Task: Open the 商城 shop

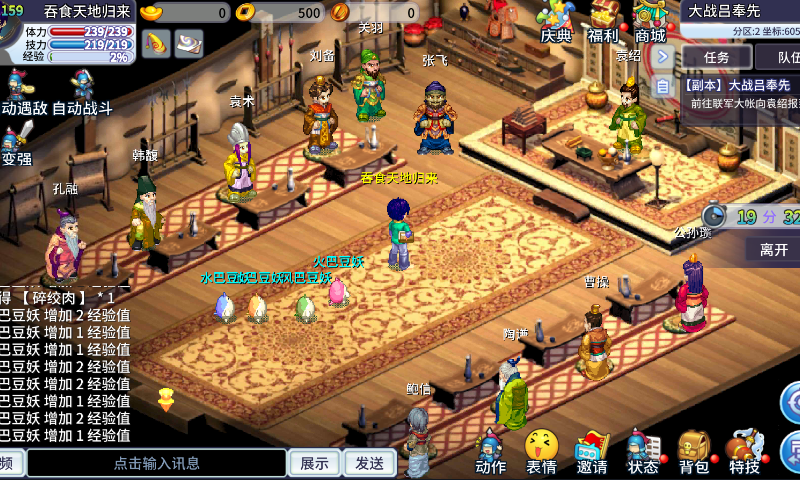Action: click(x=650, y=20)
